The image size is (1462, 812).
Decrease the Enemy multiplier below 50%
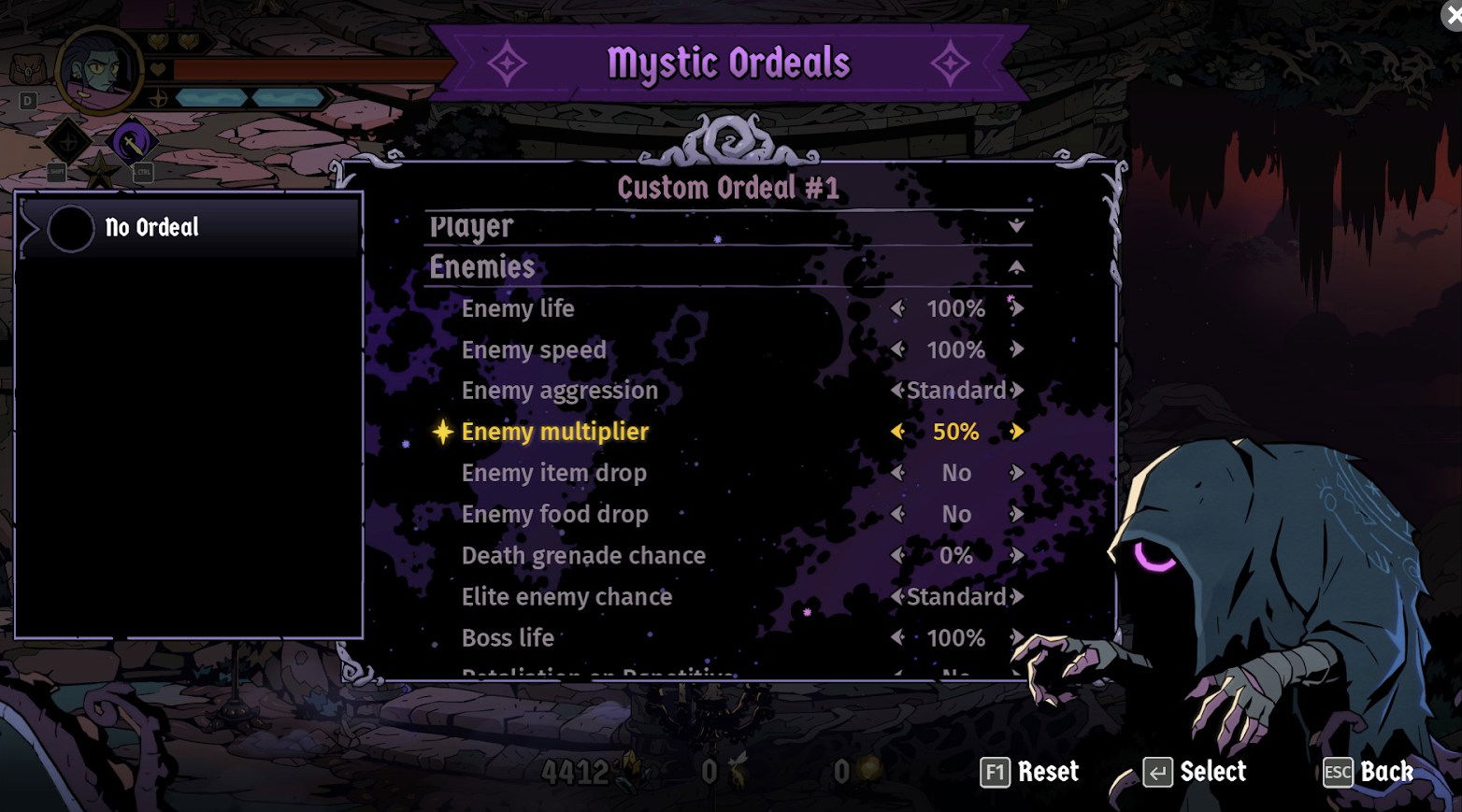[x=897, y=432]
